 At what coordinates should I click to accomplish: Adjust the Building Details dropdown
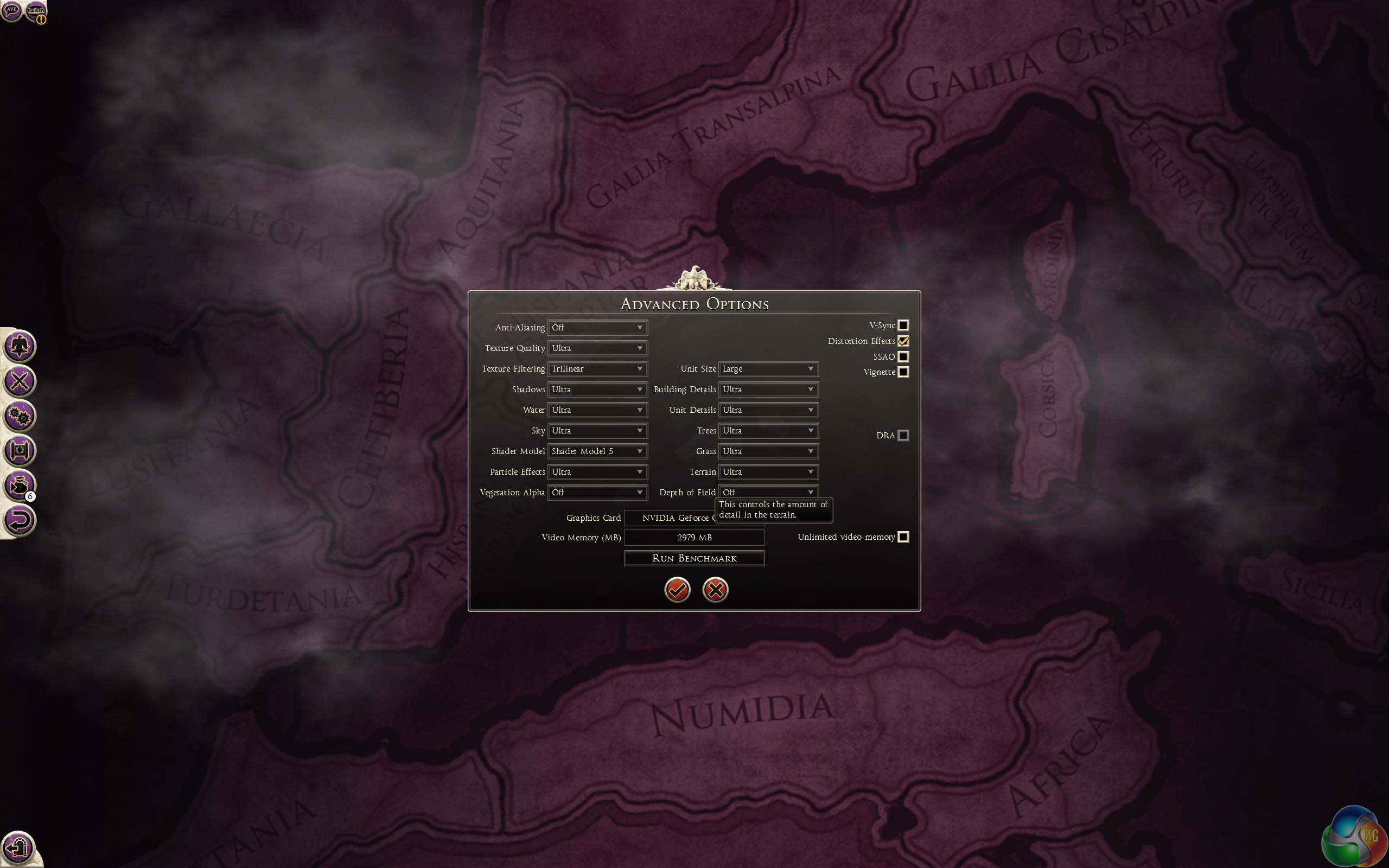[x=768, y=389]
